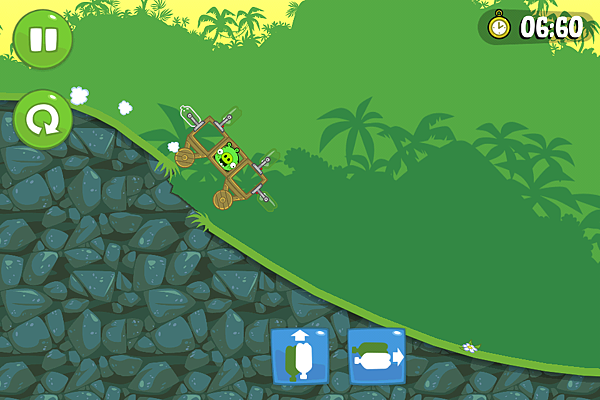Restart the level using the circular arrow

42,120
